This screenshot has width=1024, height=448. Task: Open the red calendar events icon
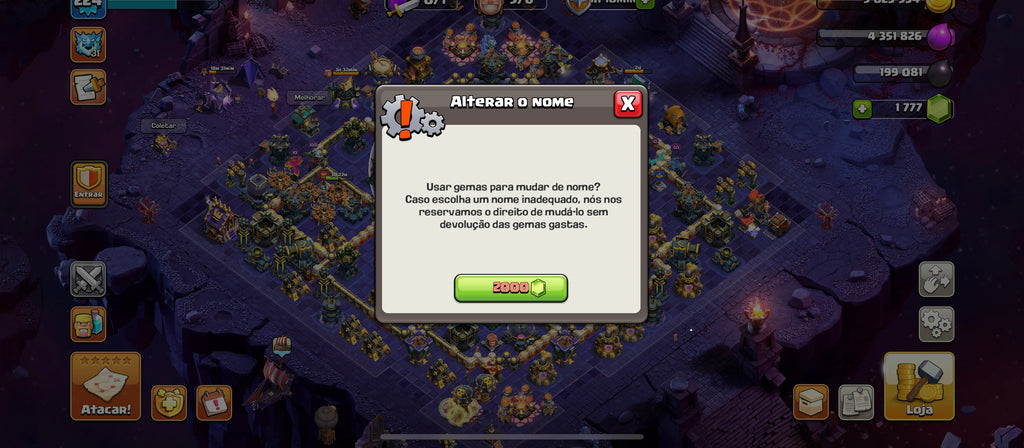213,402
